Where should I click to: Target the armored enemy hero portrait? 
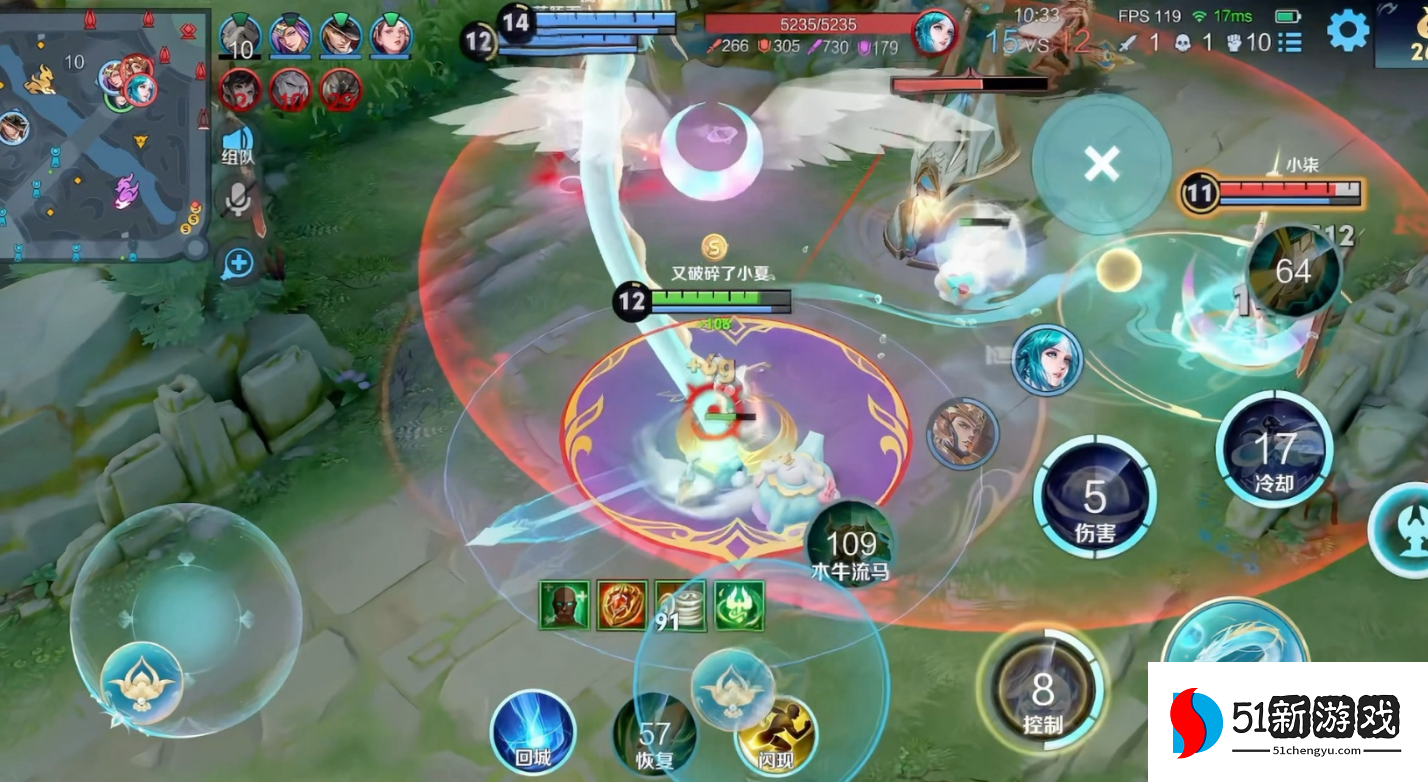tap(962, 434)
